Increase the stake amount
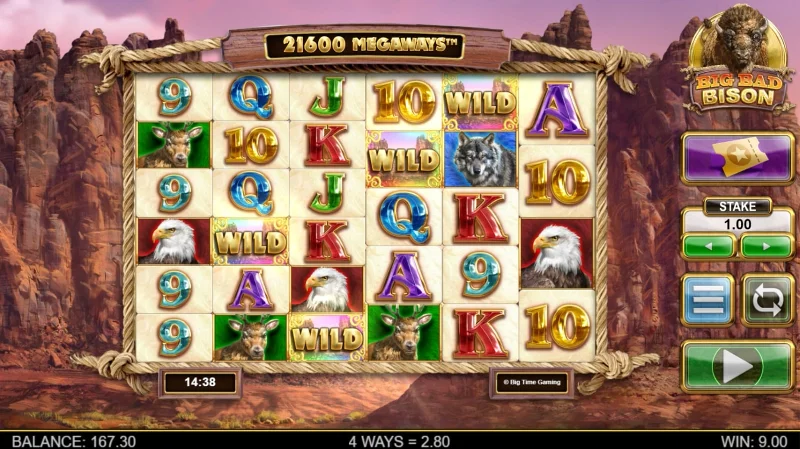Screen dimensions: 800x449 click(x=767, y=246)
